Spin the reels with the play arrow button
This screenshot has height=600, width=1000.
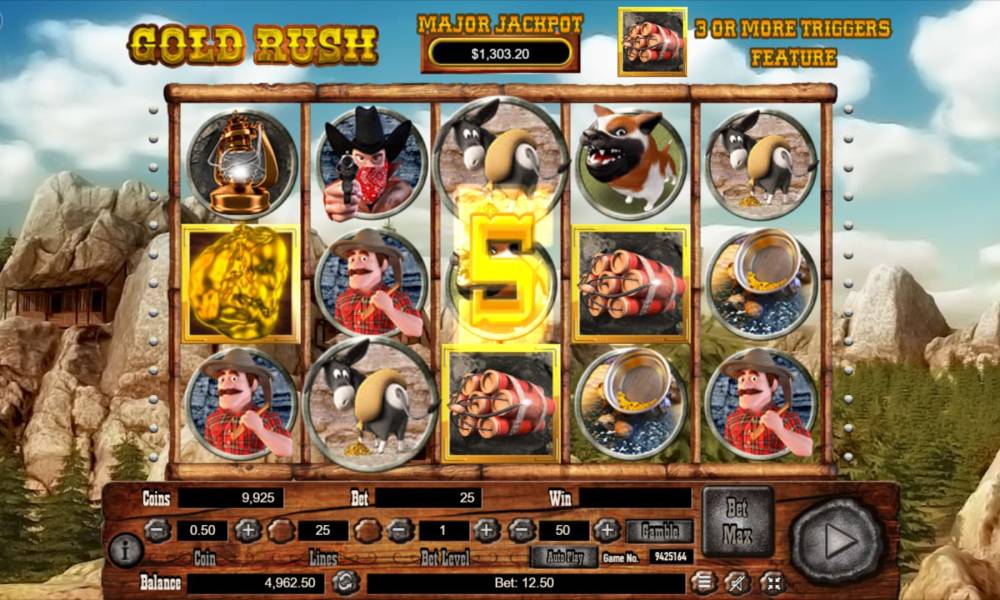tap(838, 542)
